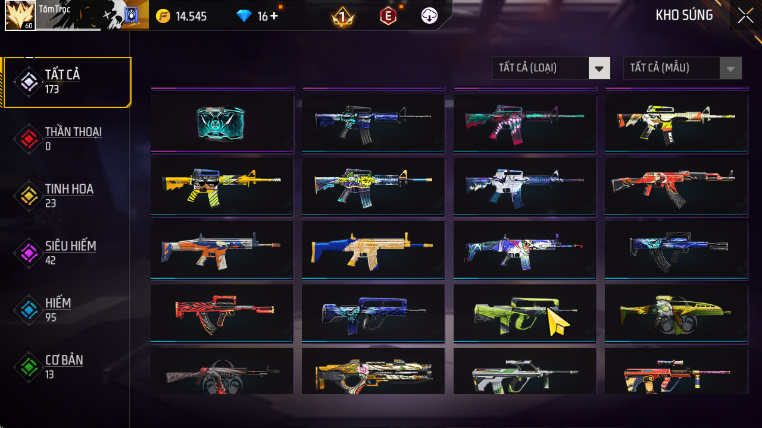Add diamonds with the plus button

[x=274, y=16]
